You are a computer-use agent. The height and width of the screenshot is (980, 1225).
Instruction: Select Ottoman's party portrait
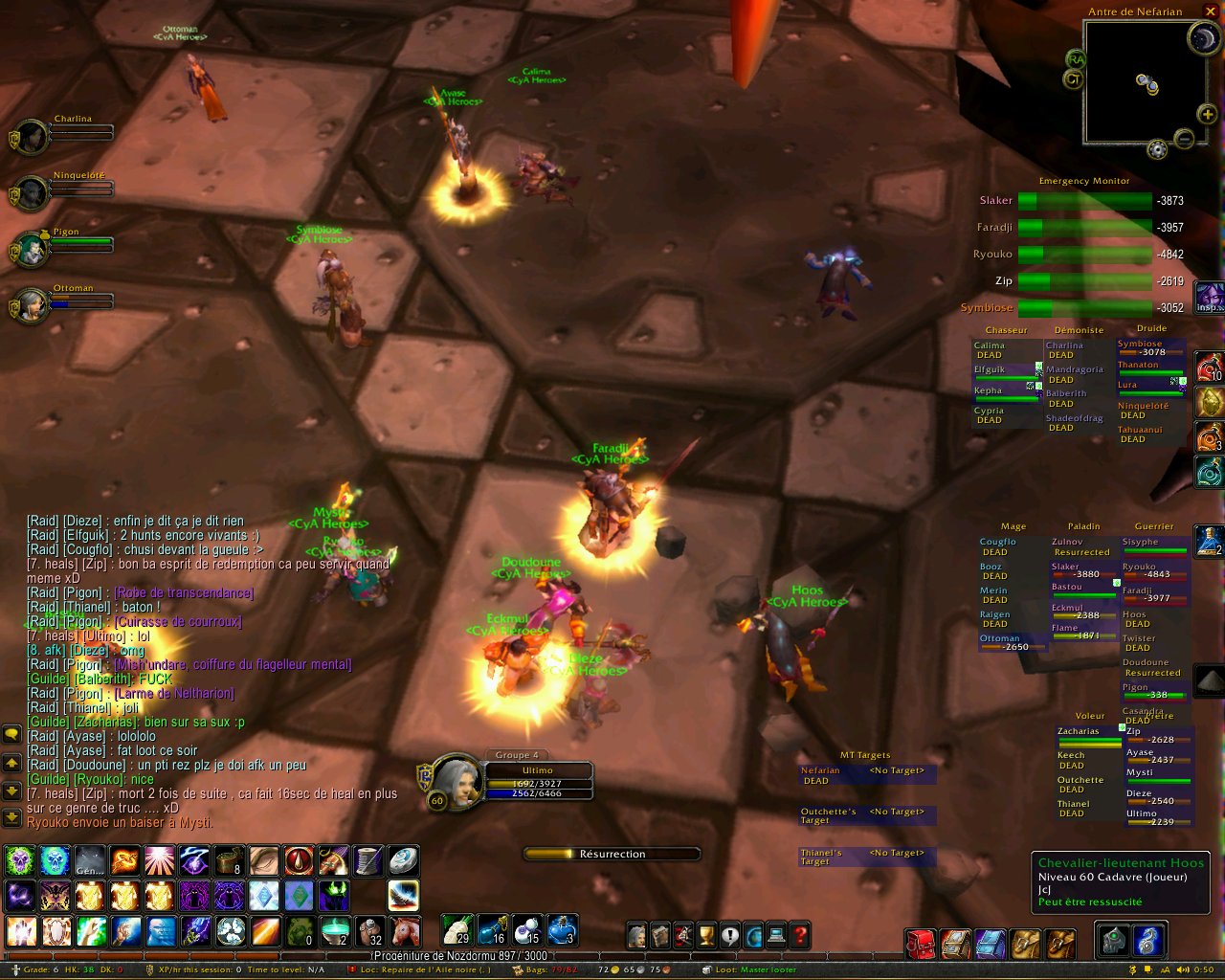[33, 306]
